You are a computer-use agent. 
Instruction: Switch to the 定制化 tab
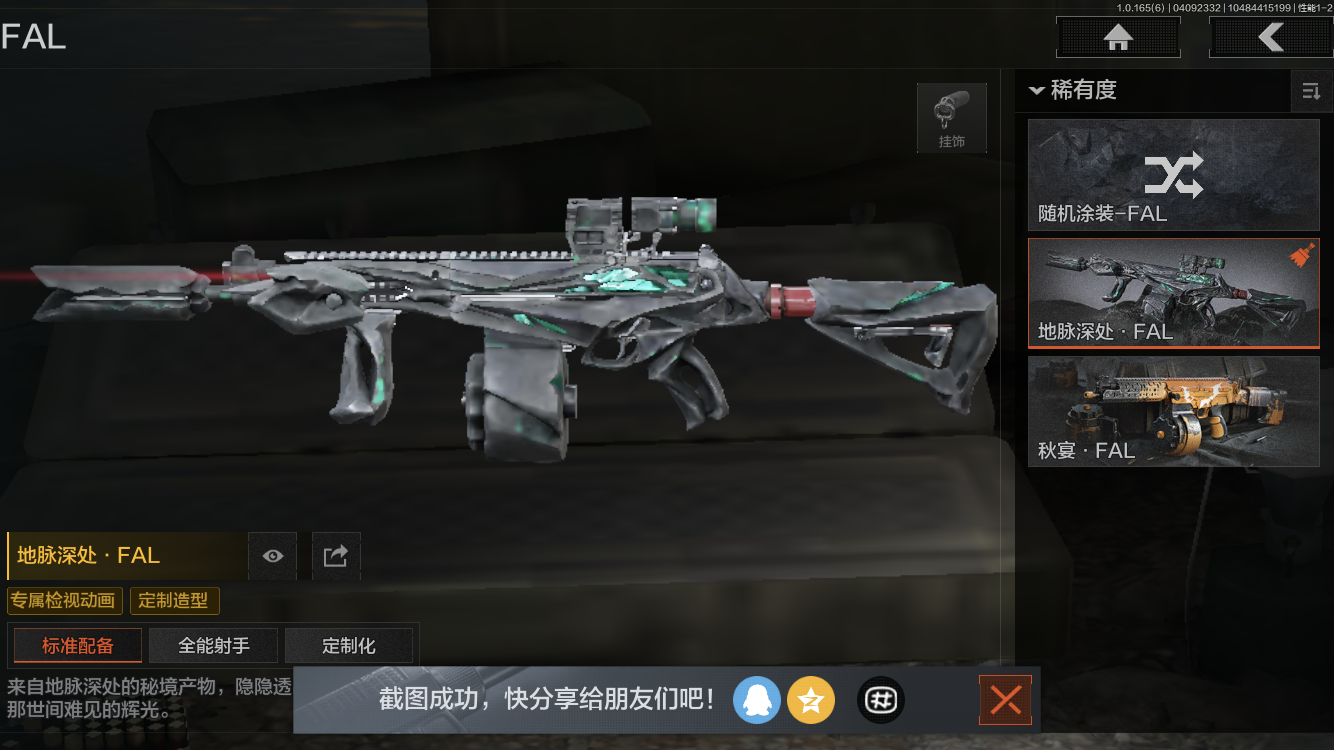pos(349,645)
